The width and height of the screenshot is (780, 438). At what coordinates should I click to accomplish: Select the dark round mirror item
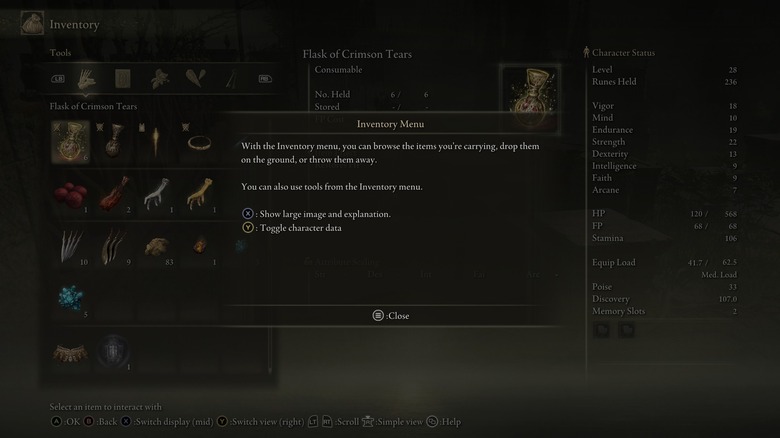pos(114,352)
